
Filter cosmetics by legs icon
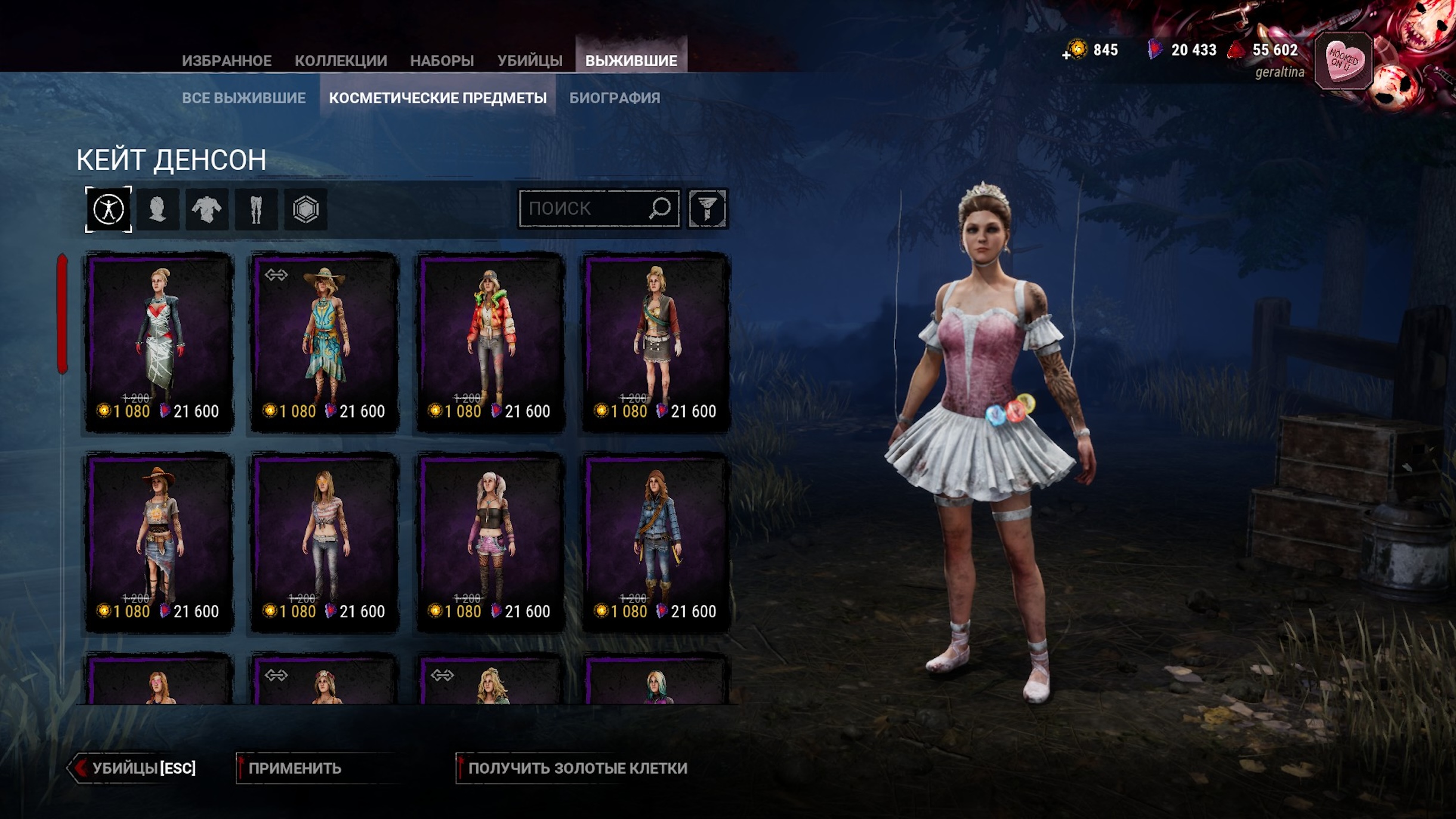[256, 209]
